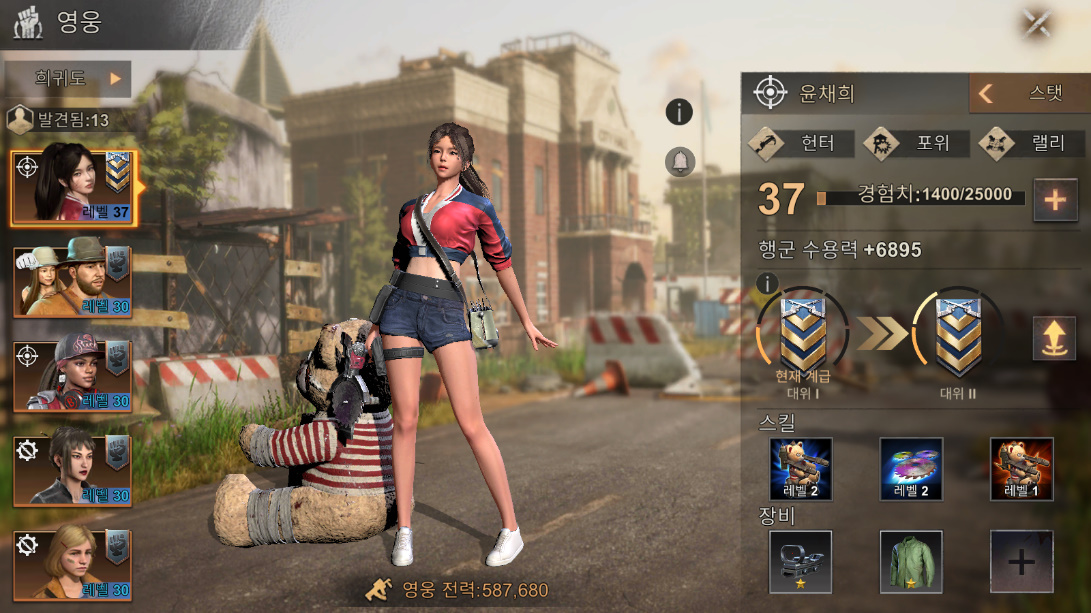Open the 희귀도 rarity sort dropdown
Viewport: 1091px width, 613px height.
66,78
